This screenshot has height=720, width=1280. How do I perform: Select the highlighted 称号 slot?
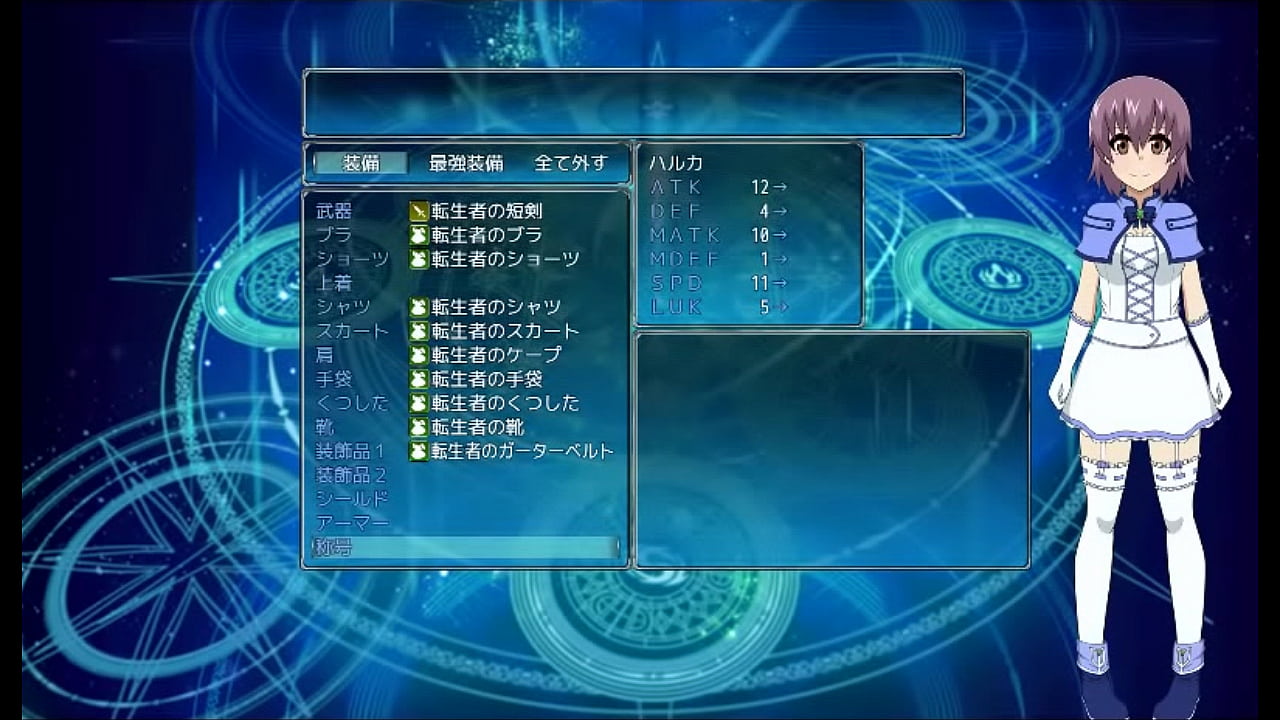coord(465,547)
